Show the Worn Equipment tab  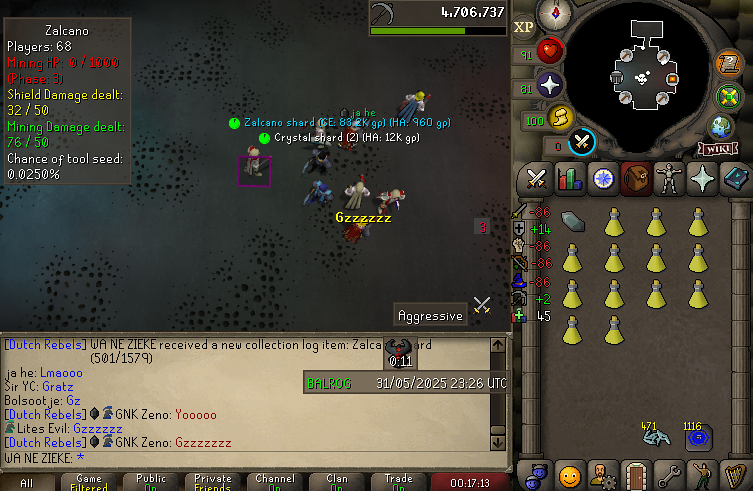(x=668, y=180)
